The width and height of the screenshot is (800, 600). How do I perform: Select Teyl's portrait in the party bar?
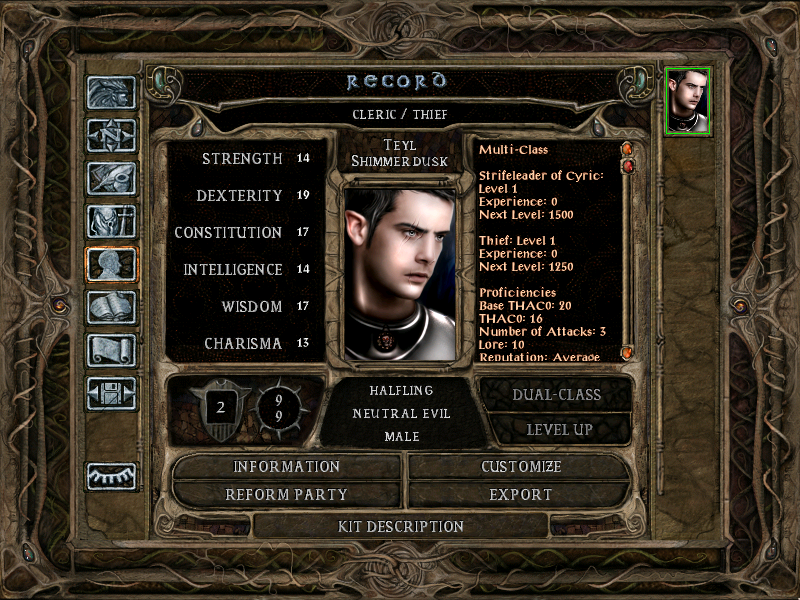[687, 101]
